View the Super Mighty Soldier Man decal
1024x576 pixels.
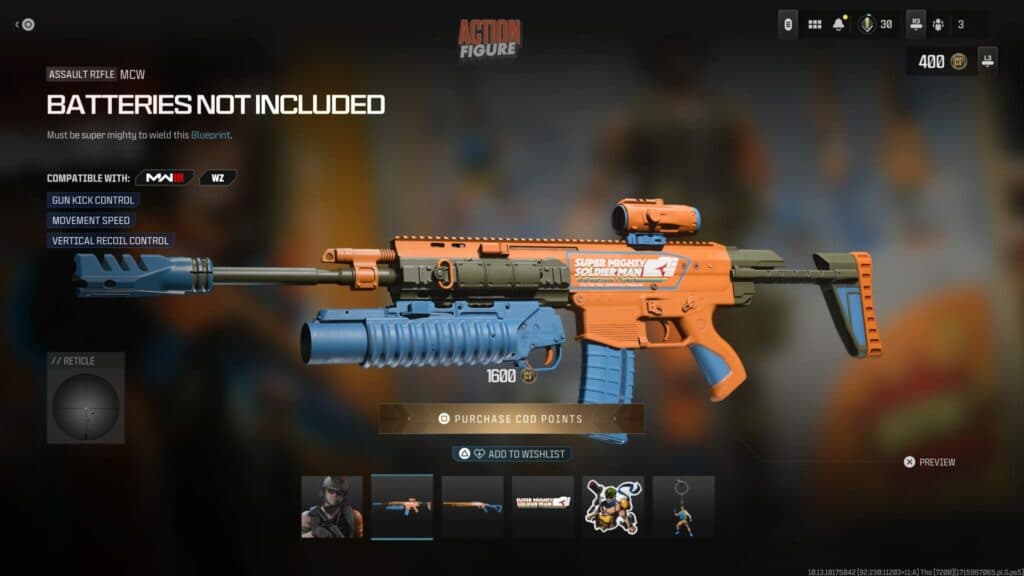coord(543,507)
